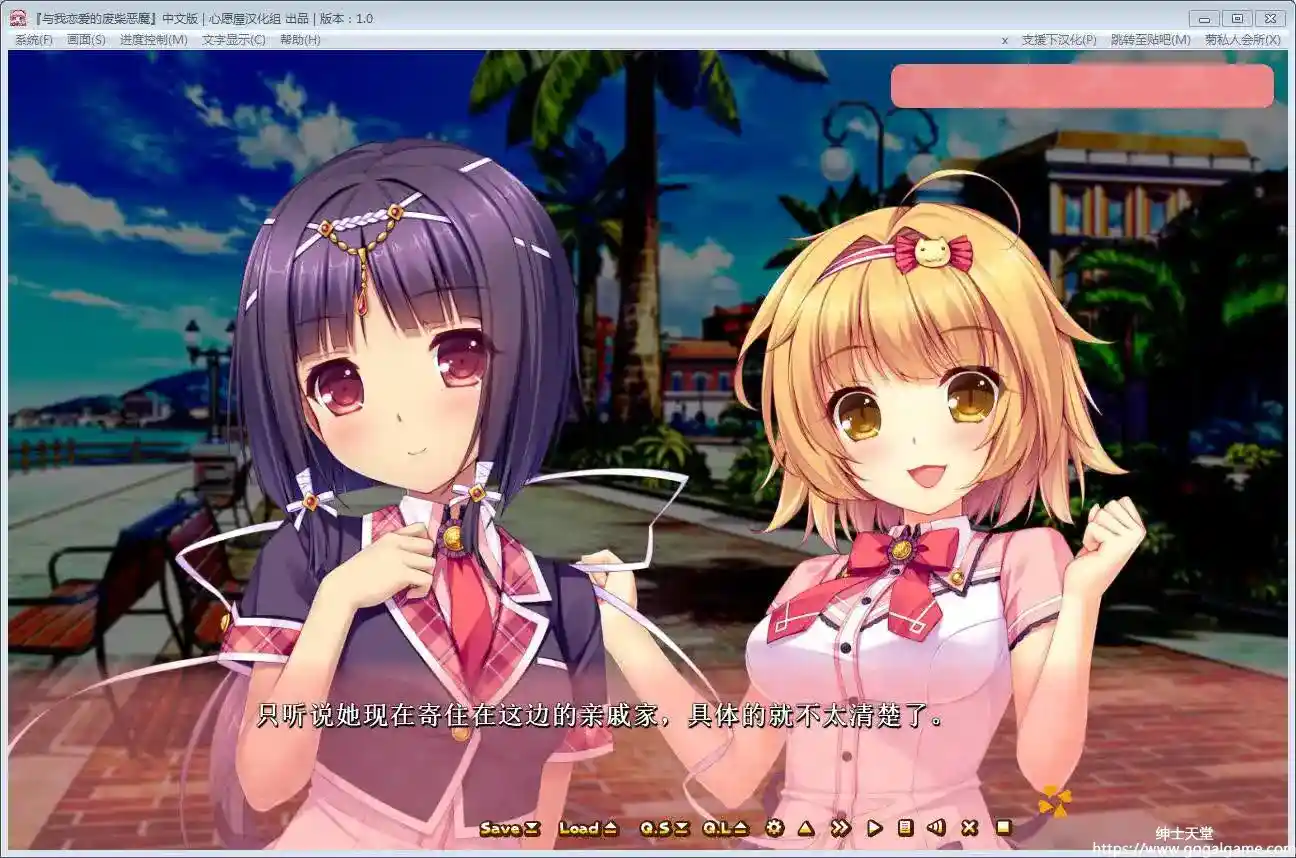The image size is (1296, 858).
Task: Quick load with the Q.L button
Action: (x=725, y=828)
